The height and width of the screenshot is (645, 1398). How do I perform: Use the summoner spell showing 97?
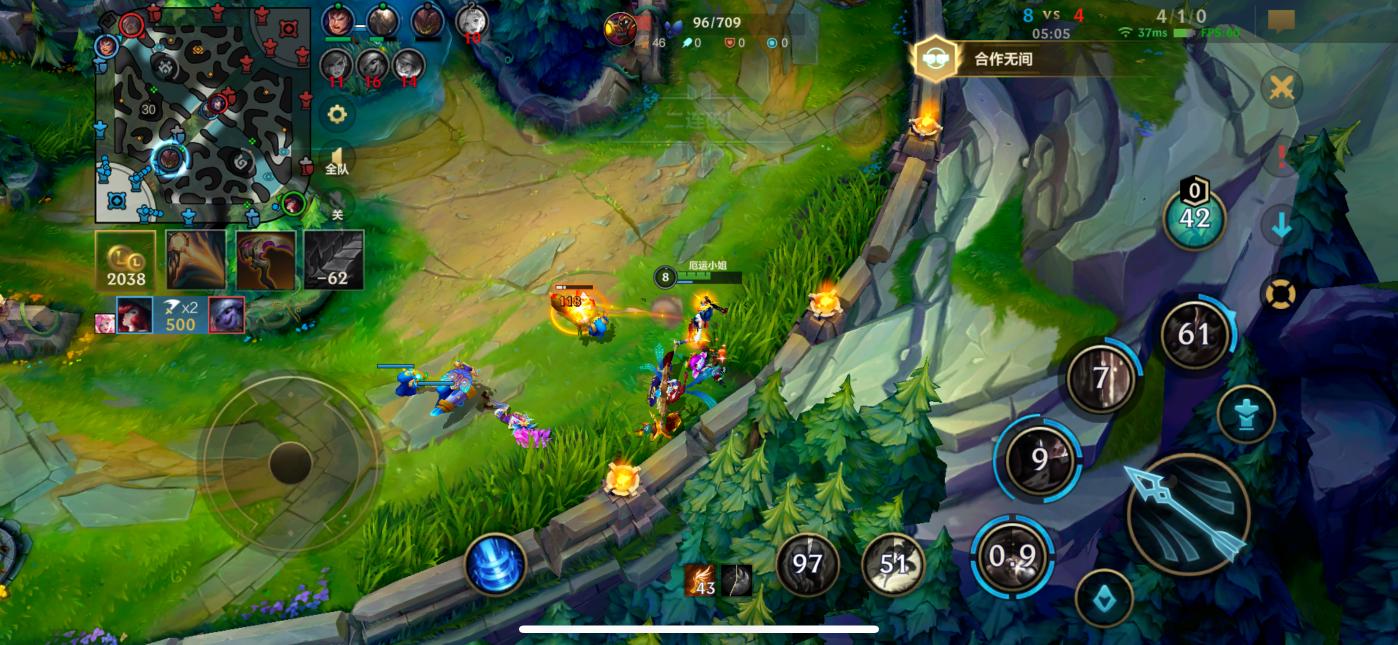(x=807, y=564)
